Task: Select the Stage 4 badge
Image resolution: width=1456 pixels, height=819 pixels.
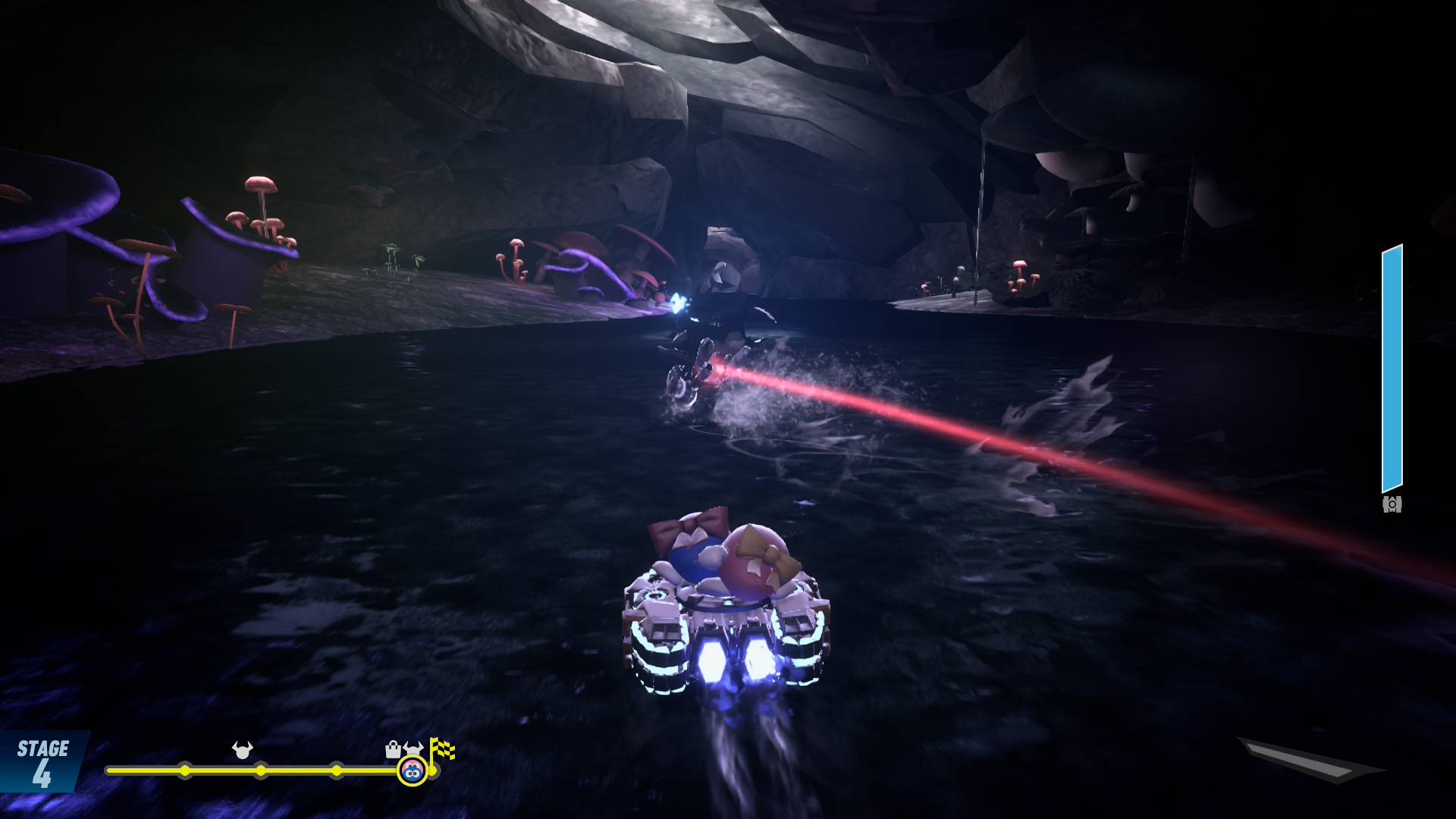Action: 42,762
